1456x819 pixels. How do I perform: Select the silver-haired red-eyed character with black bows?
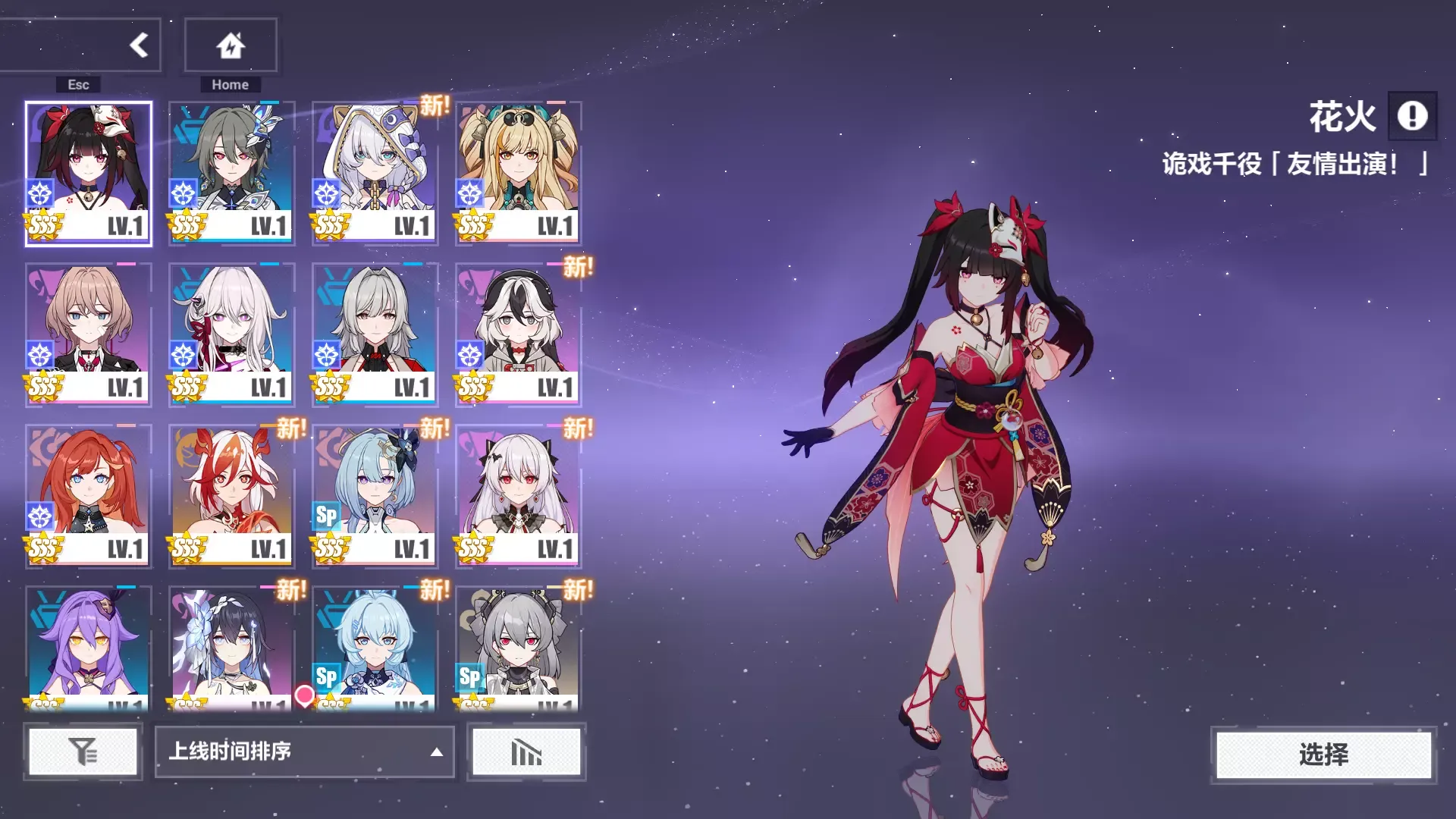pyautogui.click(x=518, y=496)
